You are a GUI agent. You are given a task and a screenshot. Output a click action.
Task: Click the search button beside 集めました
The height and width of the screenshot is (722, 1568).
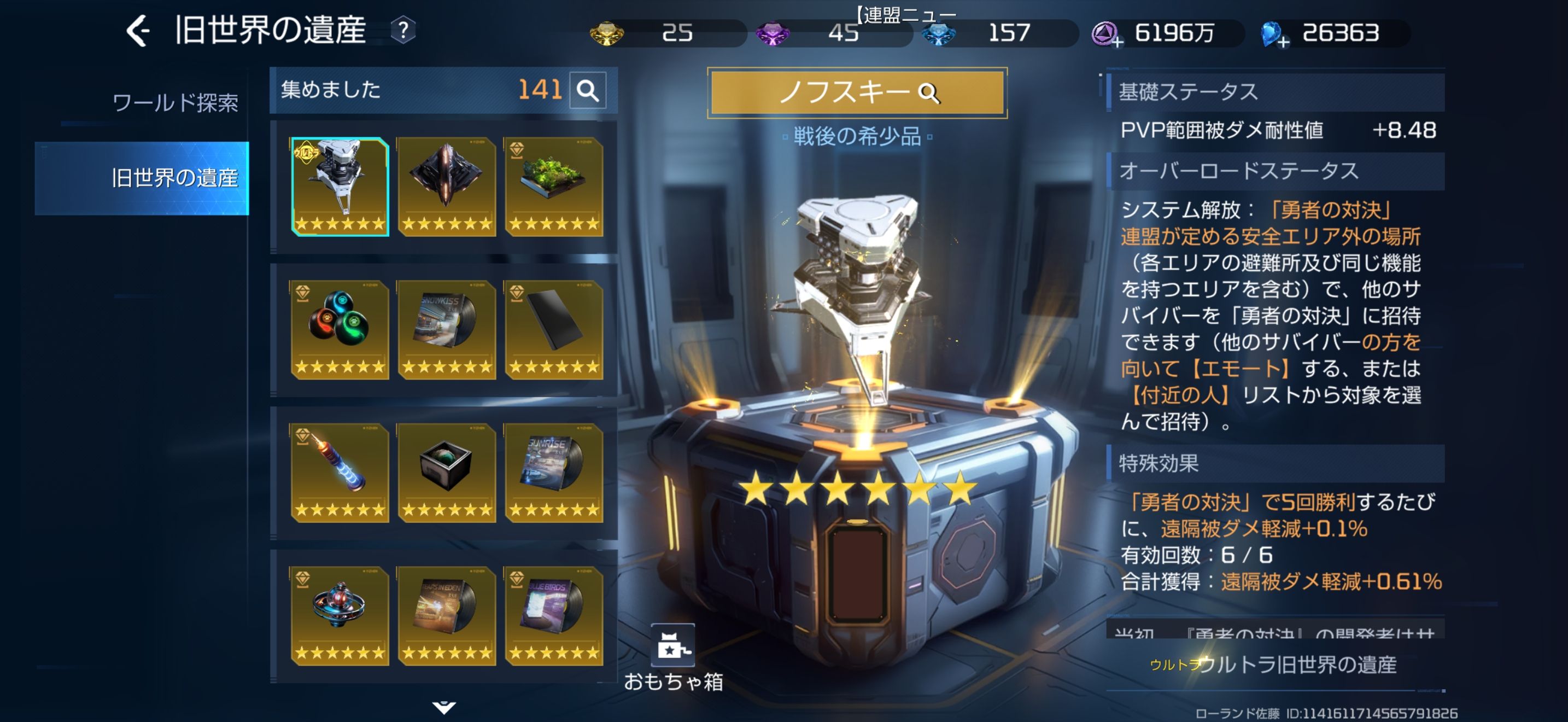tap(587, 91)
